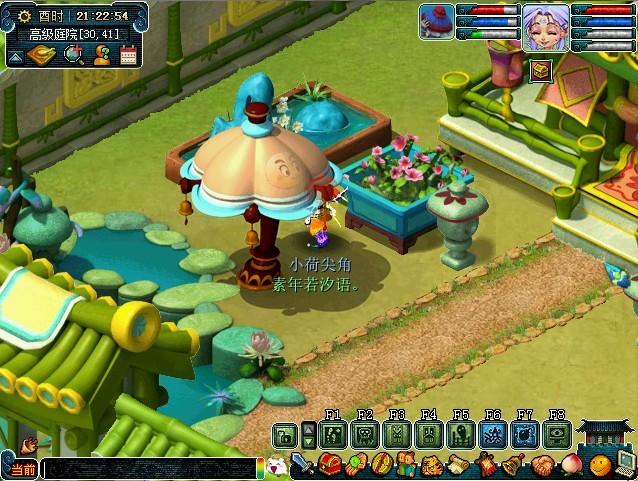Open the orange figure help icon
Screen dimensions: 638x481
[101, 55]
